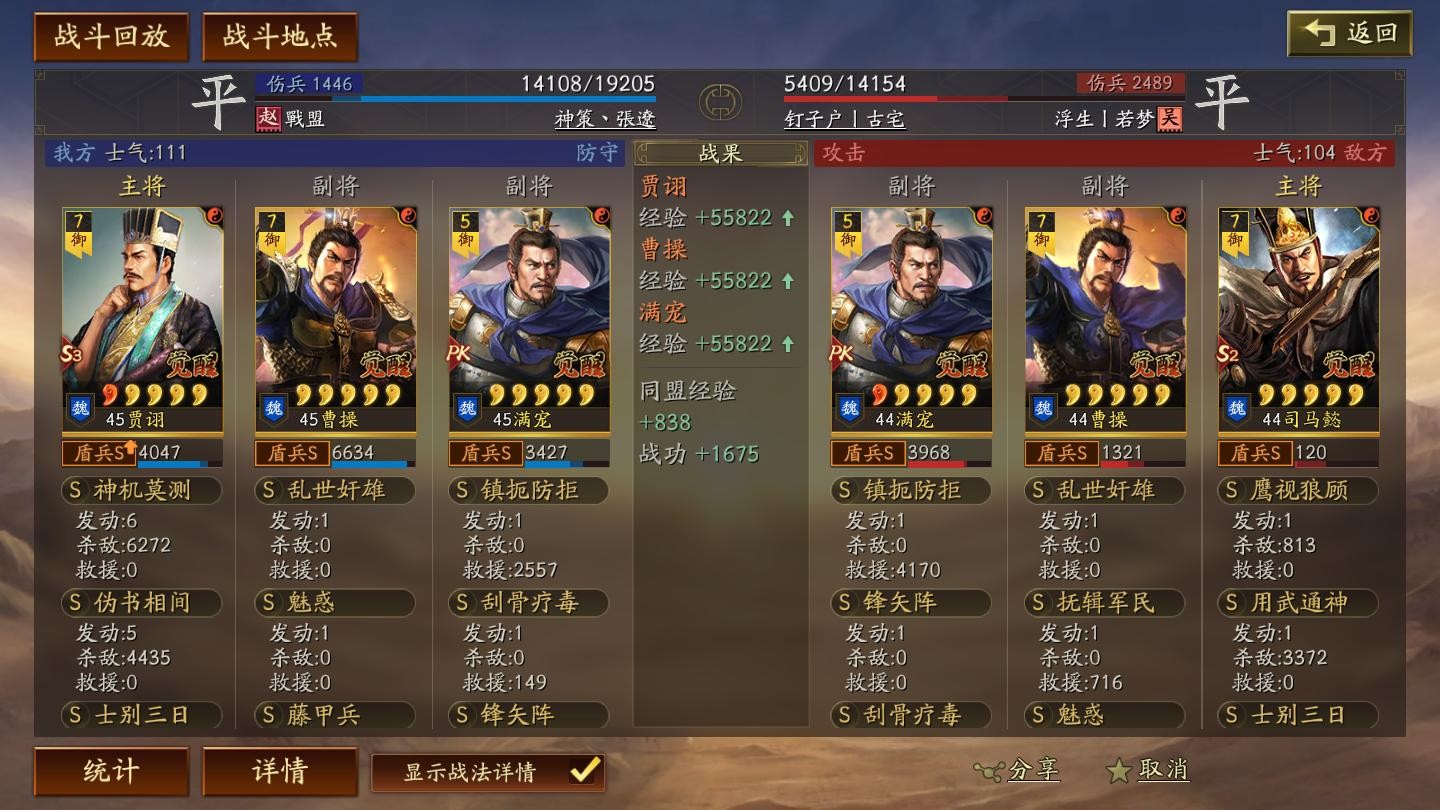View the 用武通神 tactic

pos(1298,603)
